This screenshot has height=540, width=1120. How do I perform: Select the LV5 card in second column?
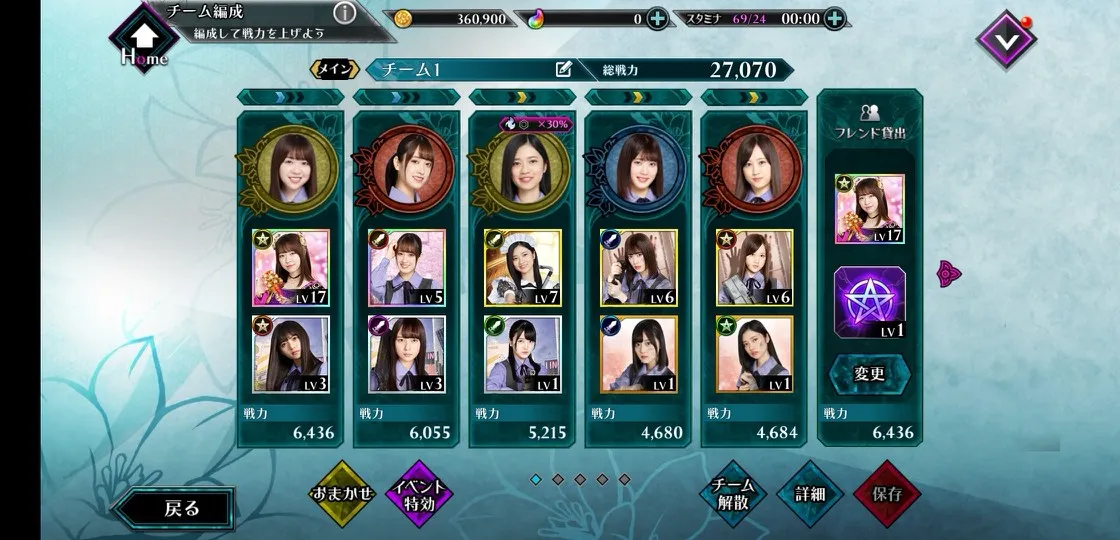407,268
